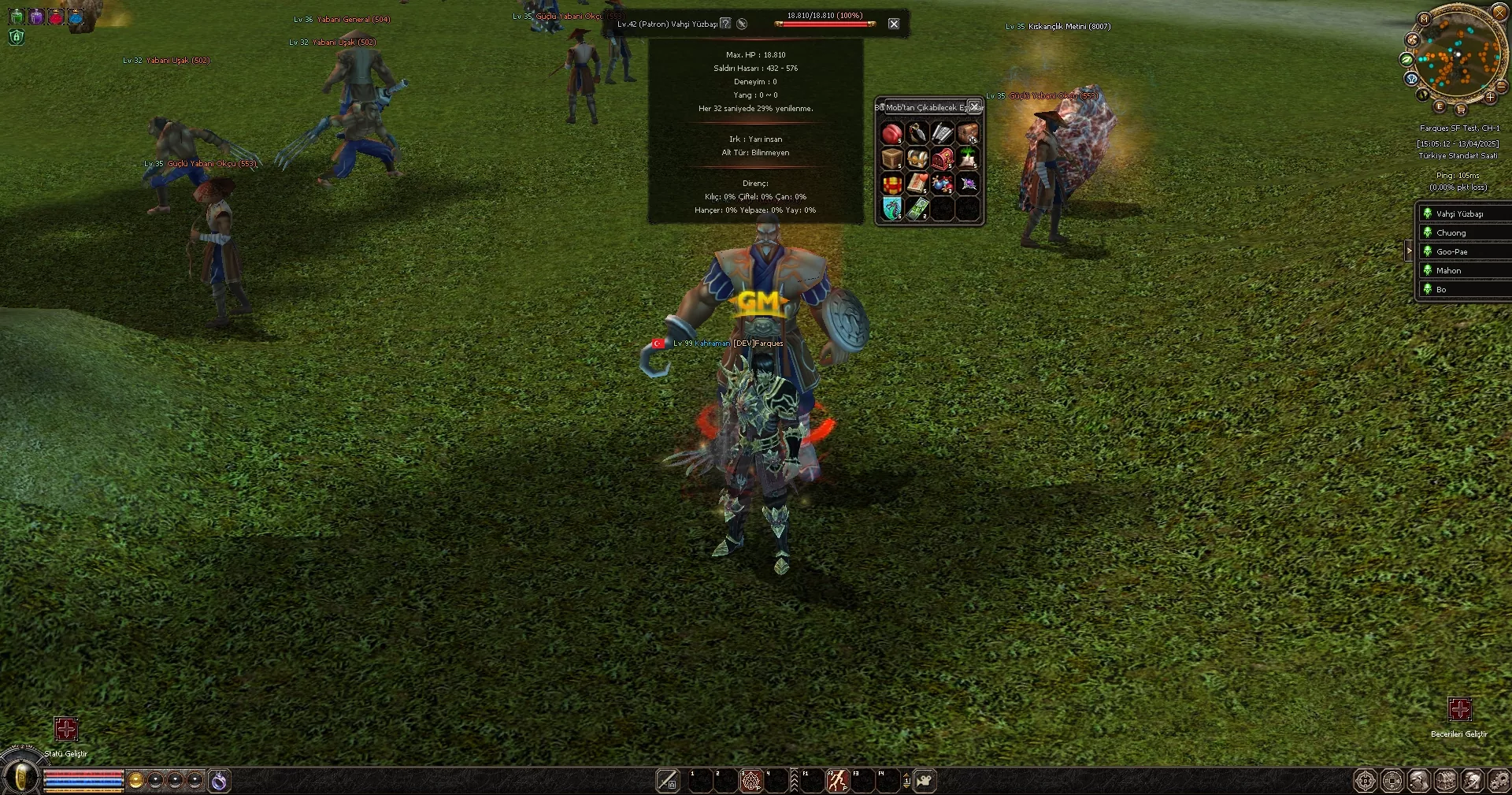Select the Won banknote in the drop list
Viewport: 1512px width, 795px height.
tap(917, 208)
